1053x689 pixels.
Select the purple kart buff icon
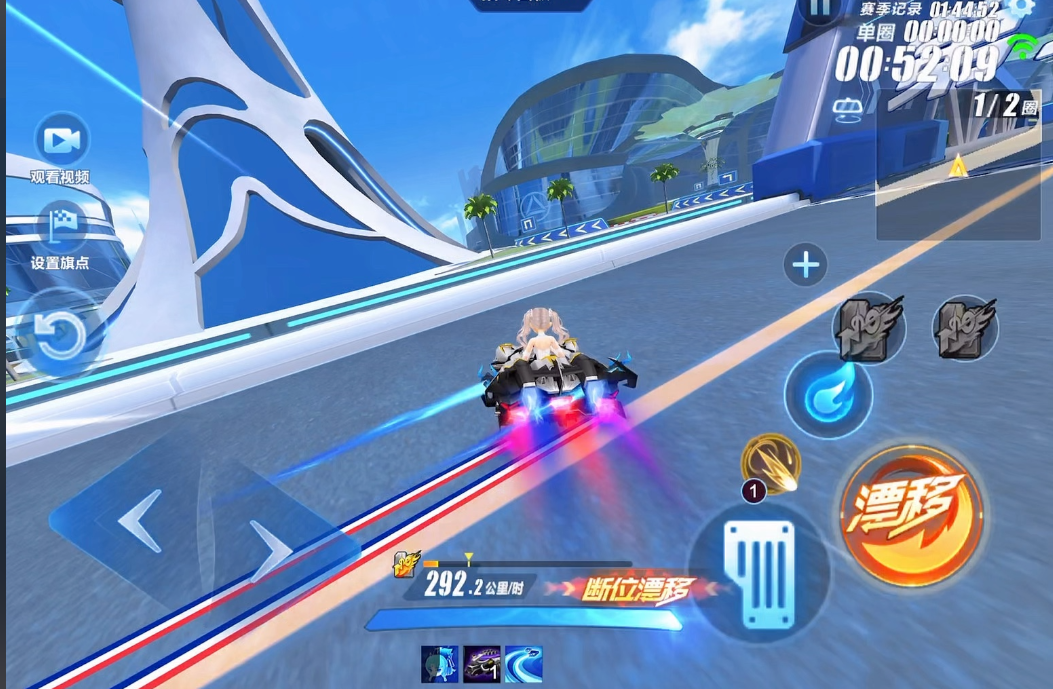[x=482, y=665]
